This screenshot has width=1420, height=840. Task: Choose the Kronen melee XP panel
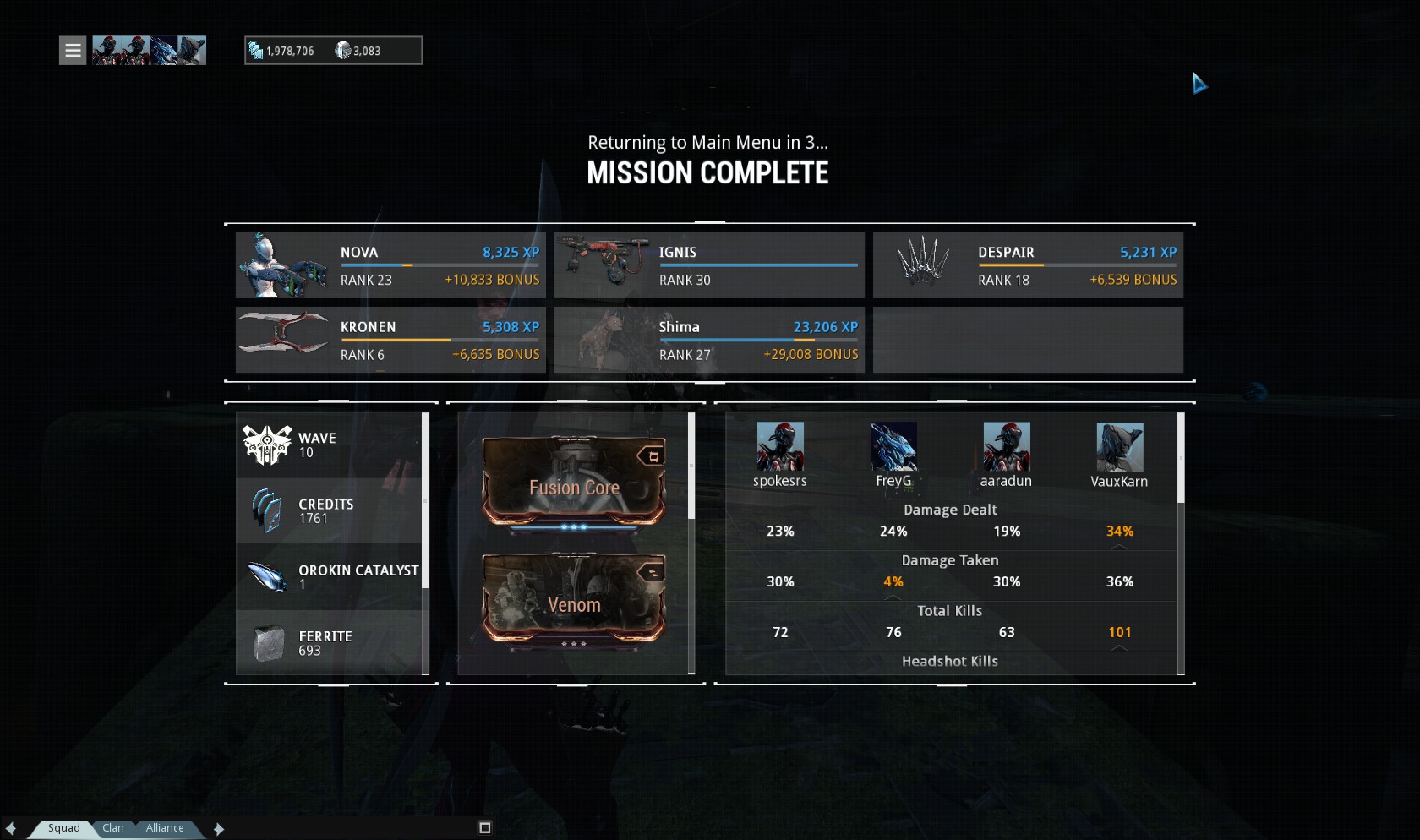pos(390,340)
